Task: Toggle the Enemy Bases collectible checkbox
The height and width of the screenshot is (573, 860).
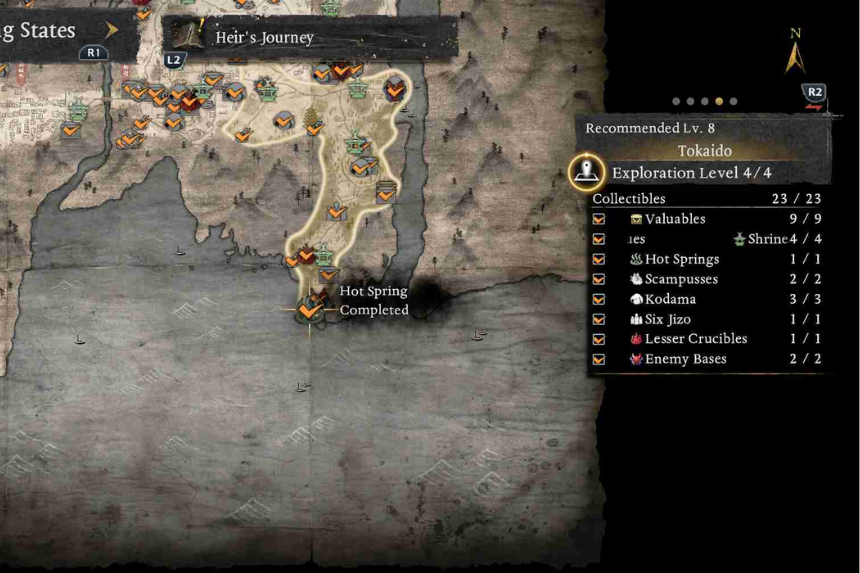Action: pos(599,359)
